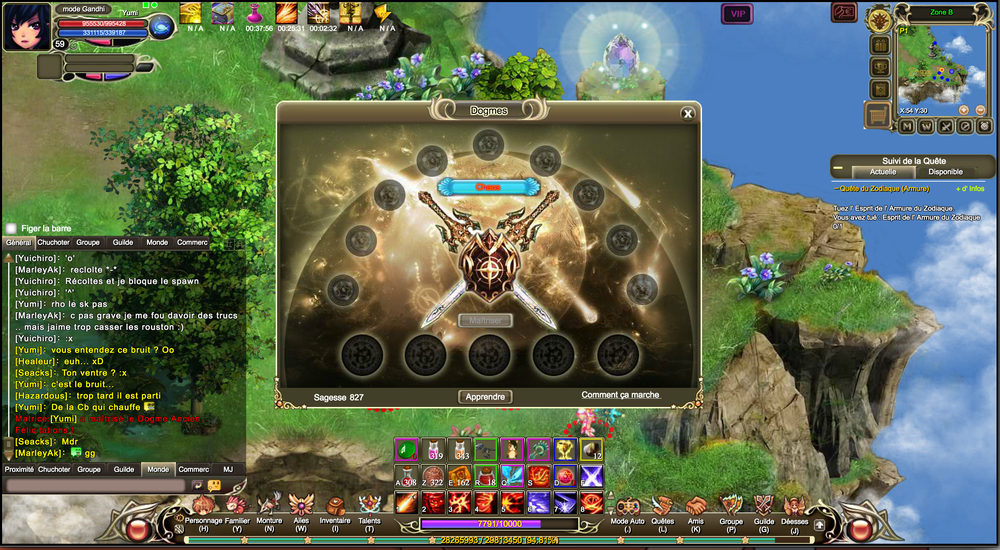
Task: Click the Apprendre button
Action: [x=486, y=397]
